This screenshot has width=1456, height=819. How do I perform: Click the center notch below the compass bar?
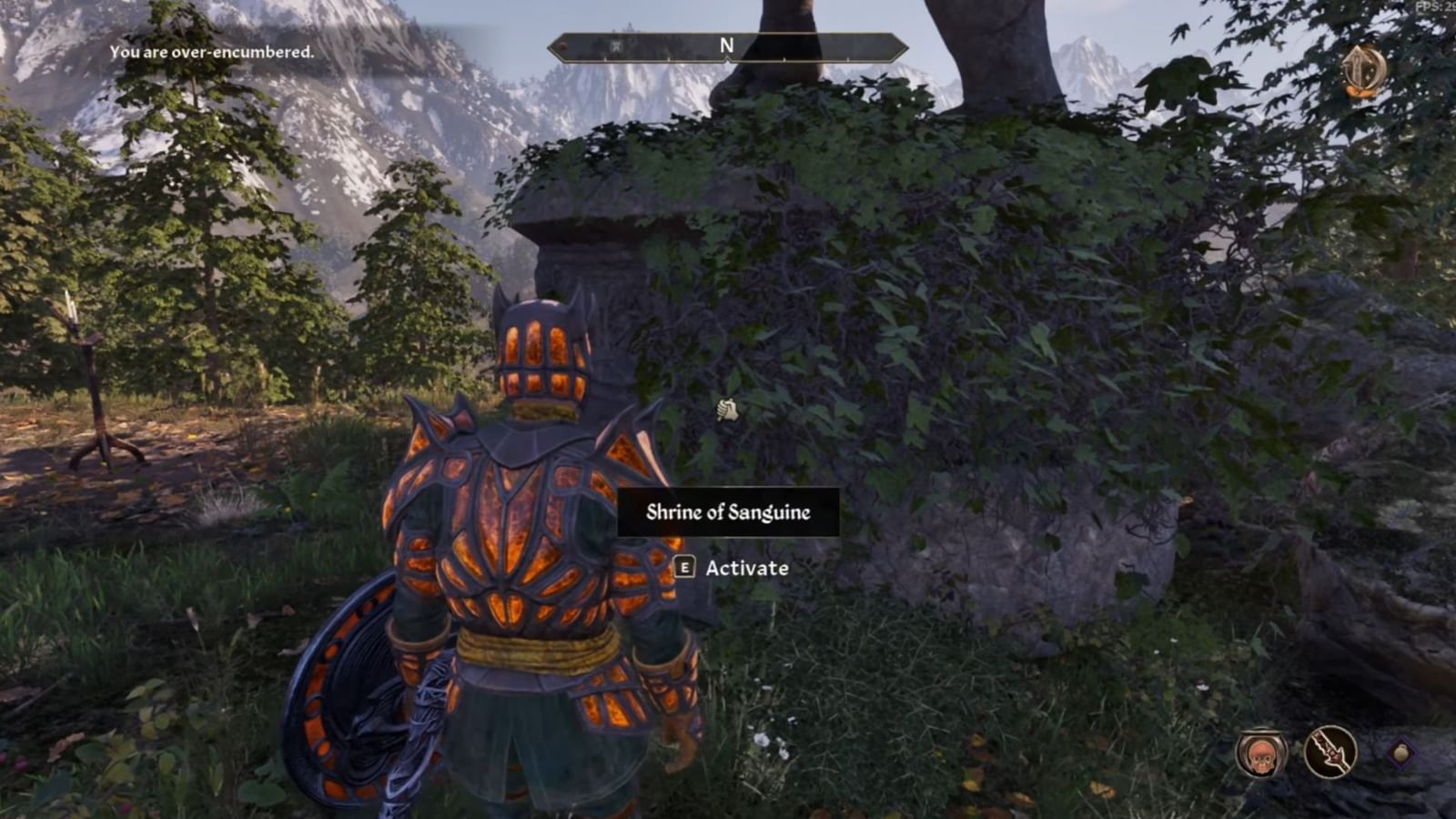click(x=727, y=60)
